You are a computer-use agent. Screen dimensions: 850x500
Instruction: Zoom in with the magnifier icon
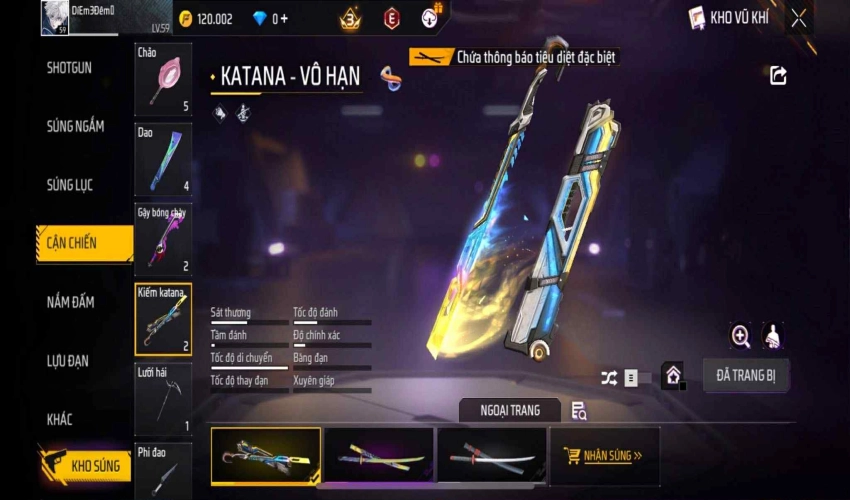pyautogui.click(x=741, y=337)
